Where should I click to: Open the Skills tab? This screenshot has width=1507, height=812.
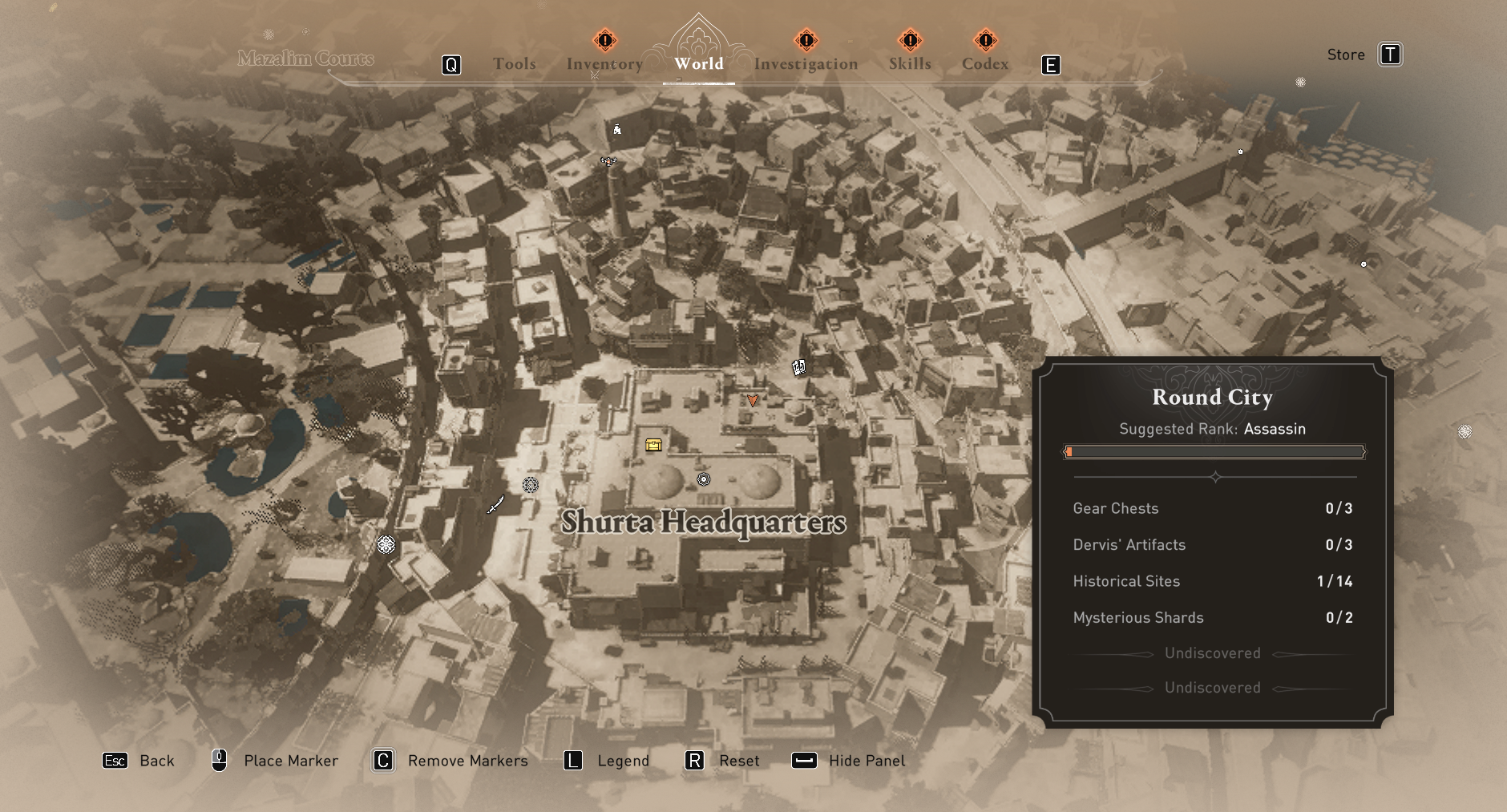click(x=909, y=64)
